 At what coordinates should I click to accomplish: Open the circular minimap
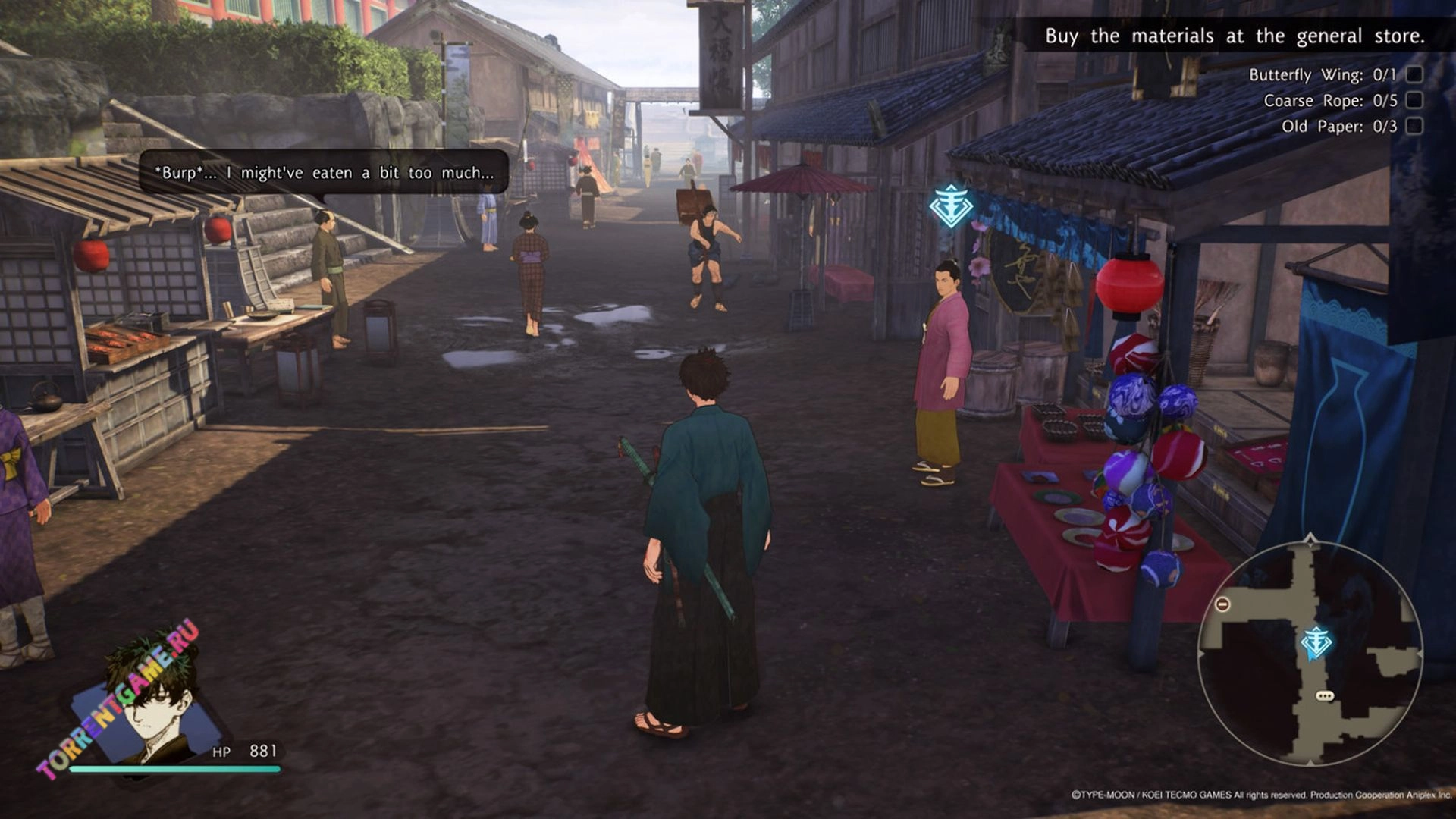(1310, 653)
